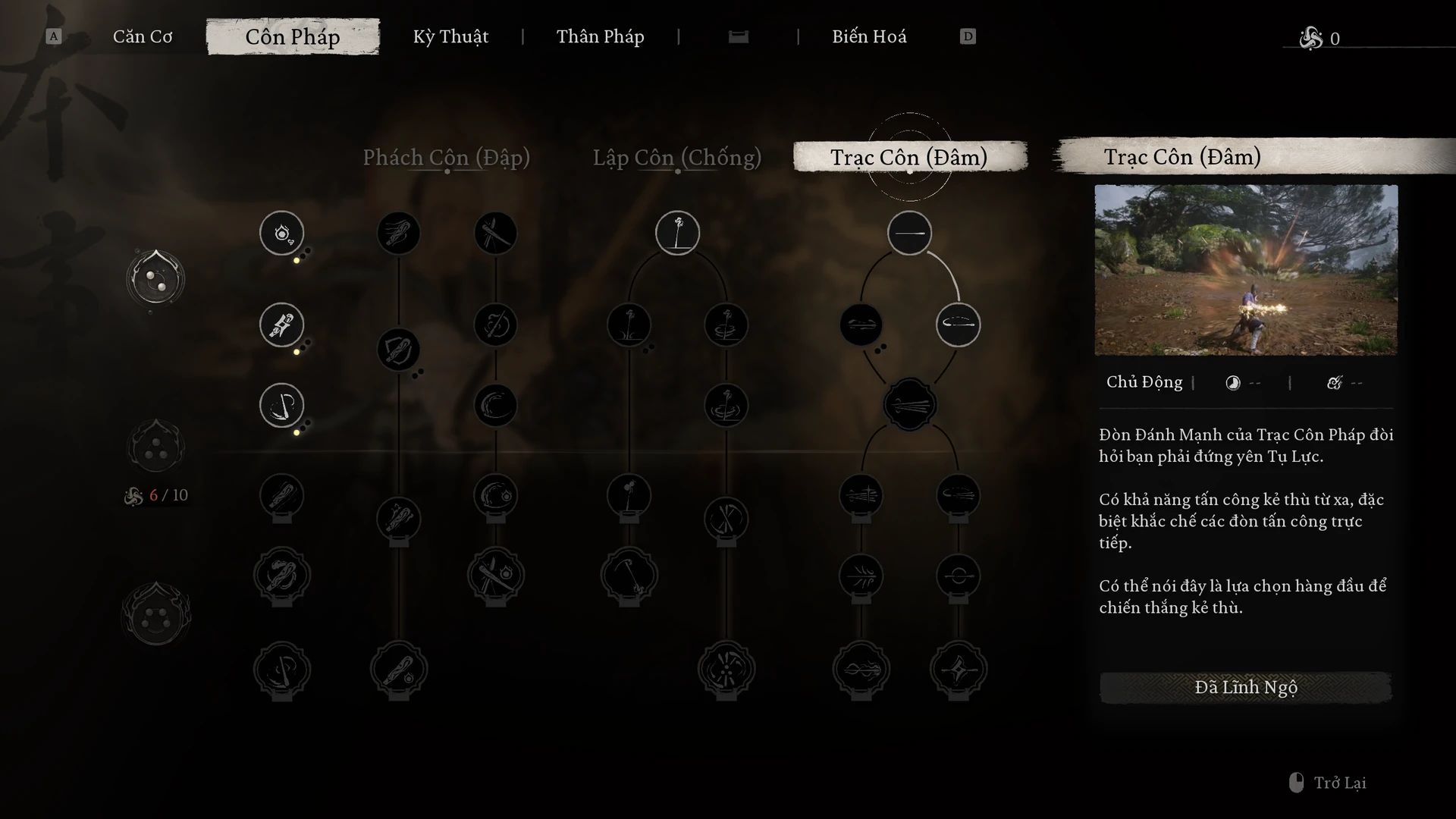Select the unlocked Trạc Côn node on the right branch

(x=958, y=325)
